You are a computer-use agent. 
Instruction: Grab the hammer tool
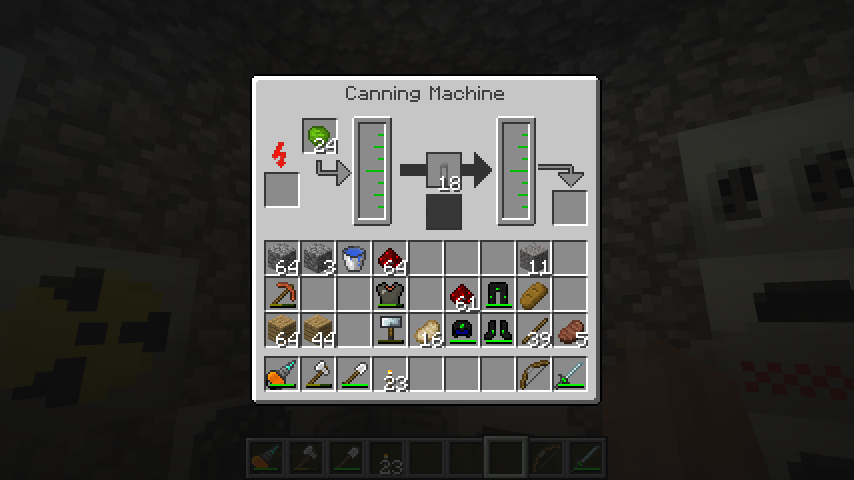point(390,331)
